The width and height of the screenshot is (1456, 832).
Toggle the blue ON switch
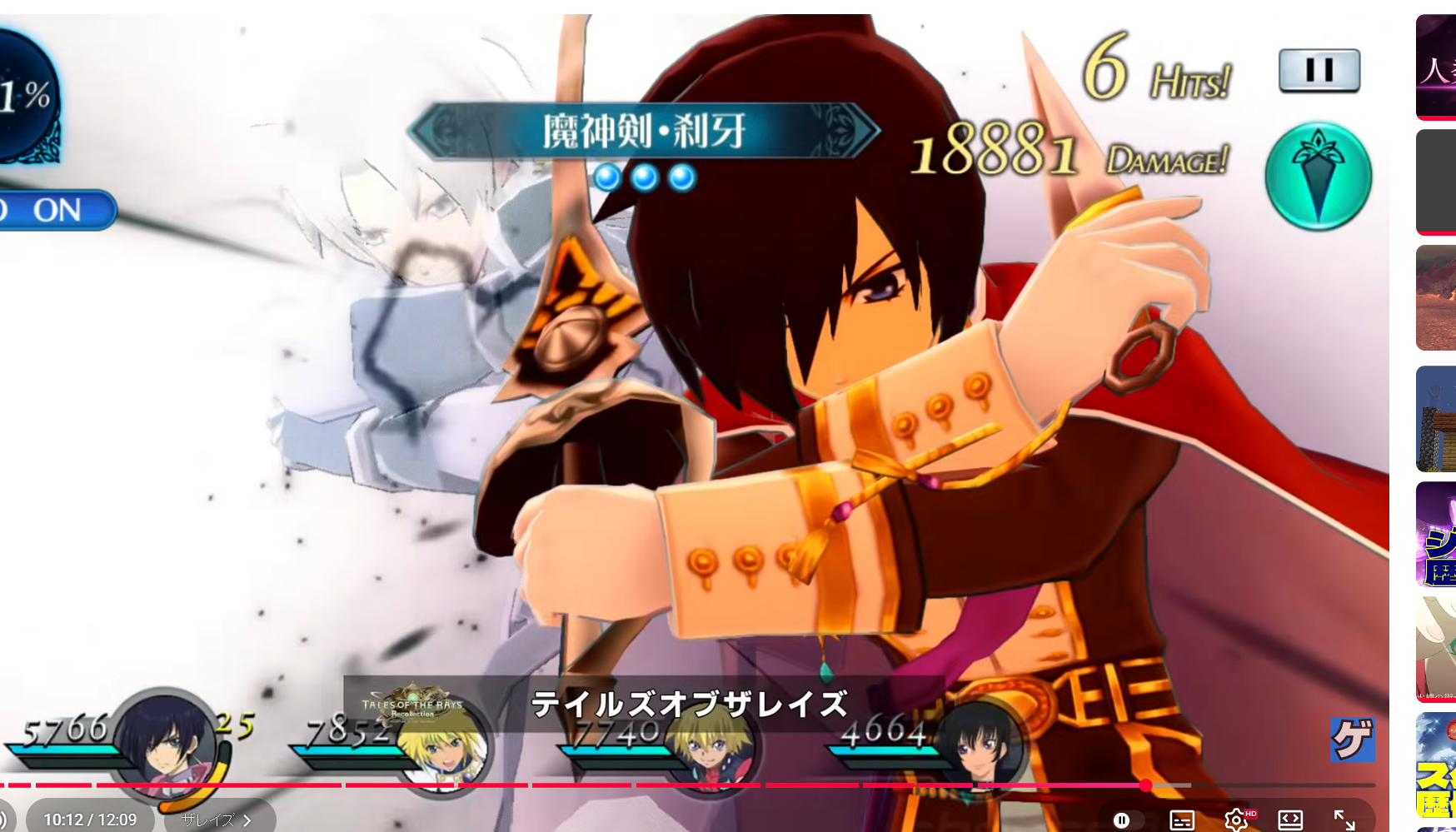click(x=57, y=210)
